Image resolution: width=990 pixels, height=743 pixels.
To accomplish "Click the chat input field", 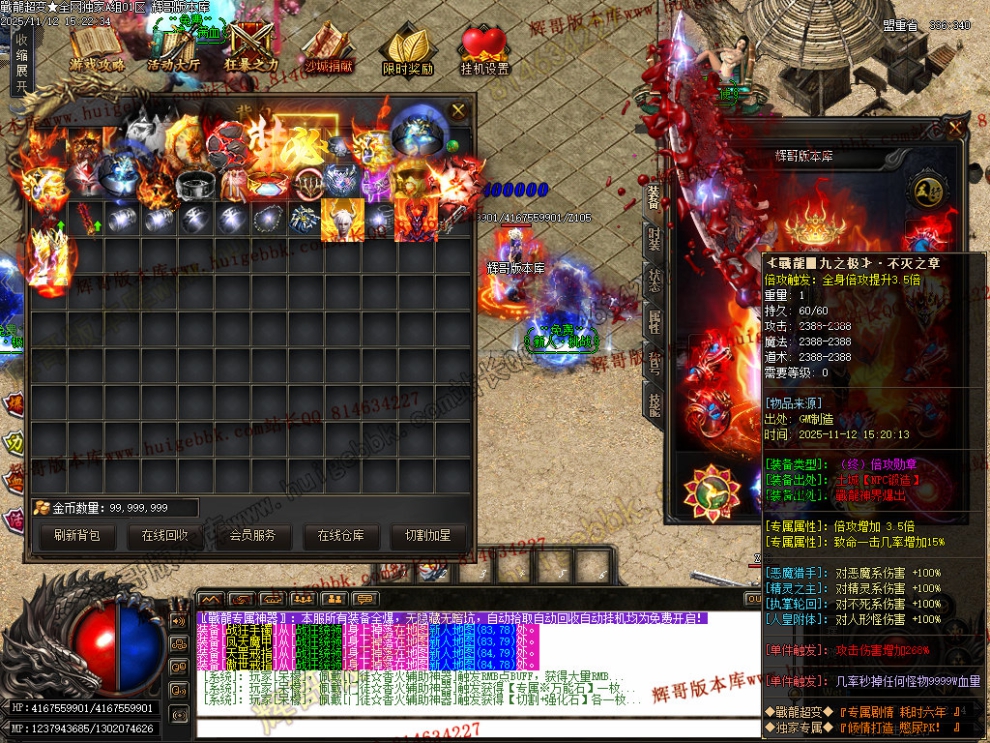I will pyautogui.click(x=470, y=727).
